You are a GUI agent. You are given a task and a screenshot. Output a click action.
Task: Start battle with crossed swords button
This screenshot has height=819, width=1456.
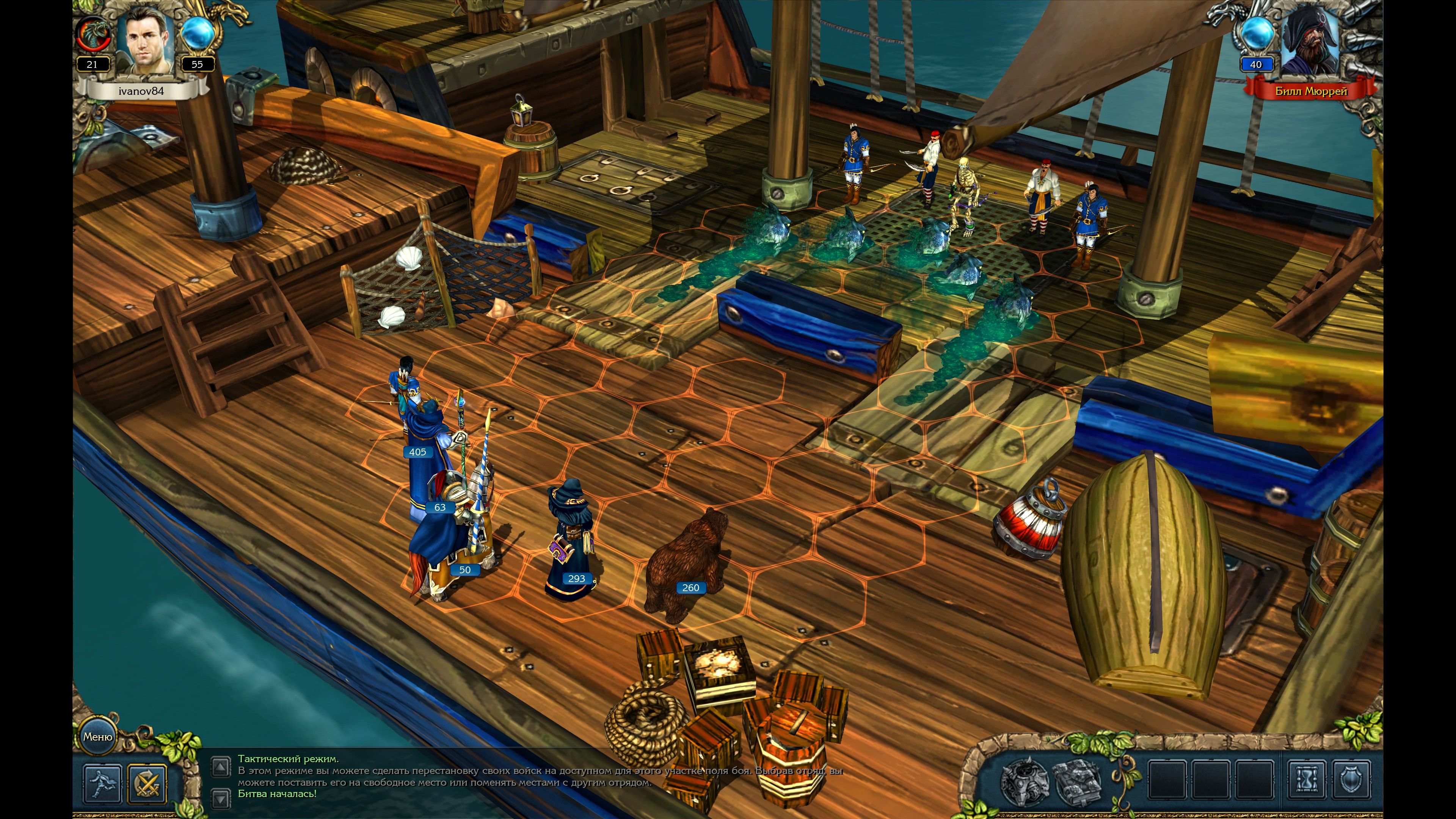click(x=147, y=783)
